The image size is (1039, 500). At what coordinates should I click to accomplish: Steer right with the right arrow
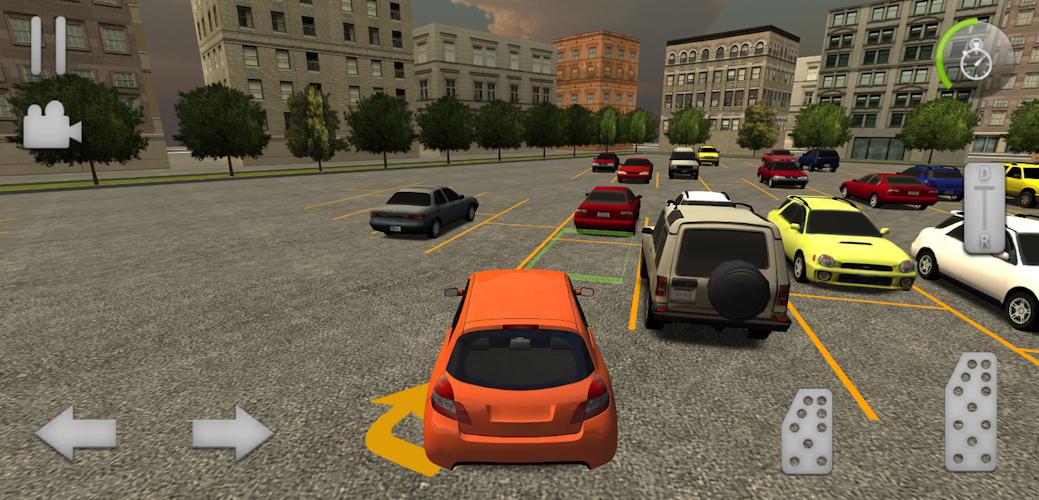pos(232,433)
